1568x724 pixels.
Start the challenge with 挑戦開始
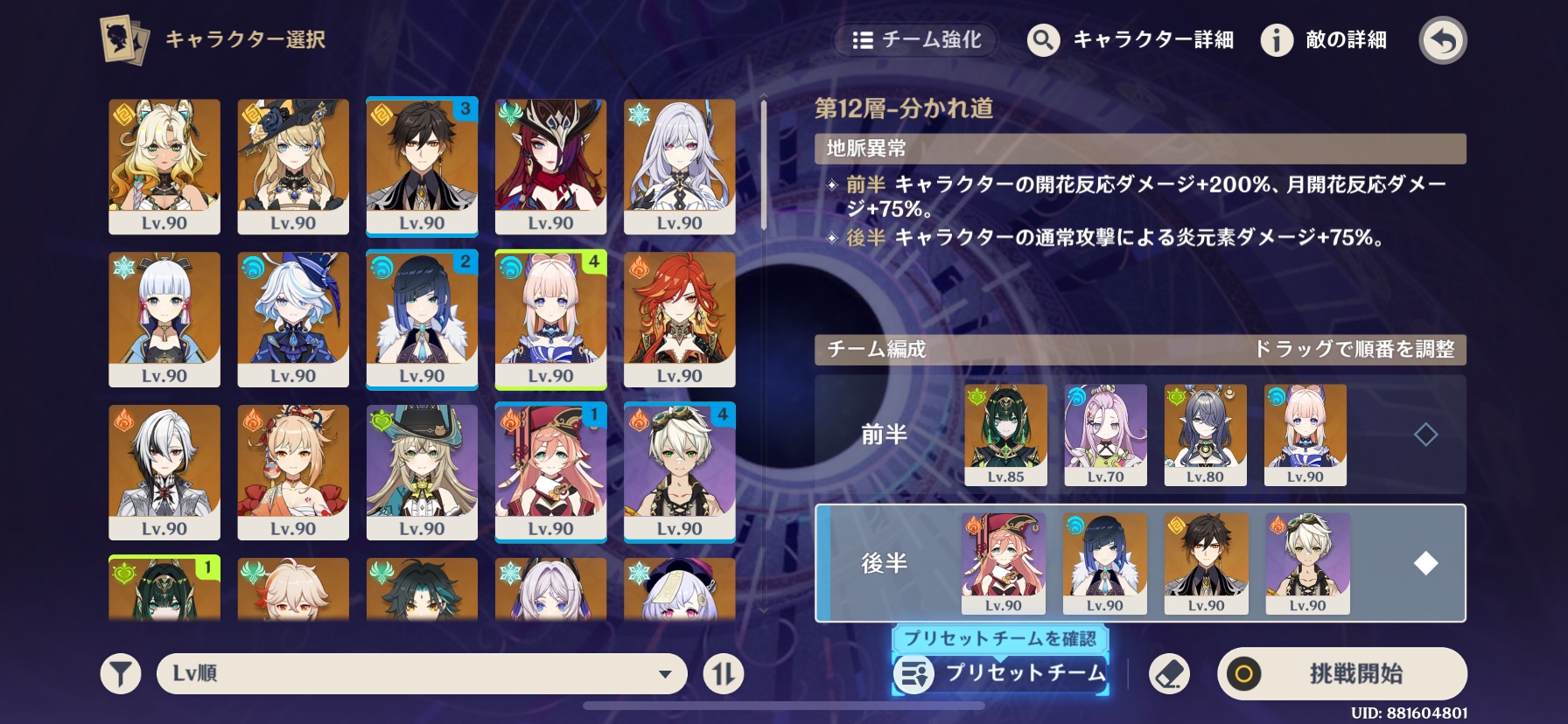coord(1341,673)
